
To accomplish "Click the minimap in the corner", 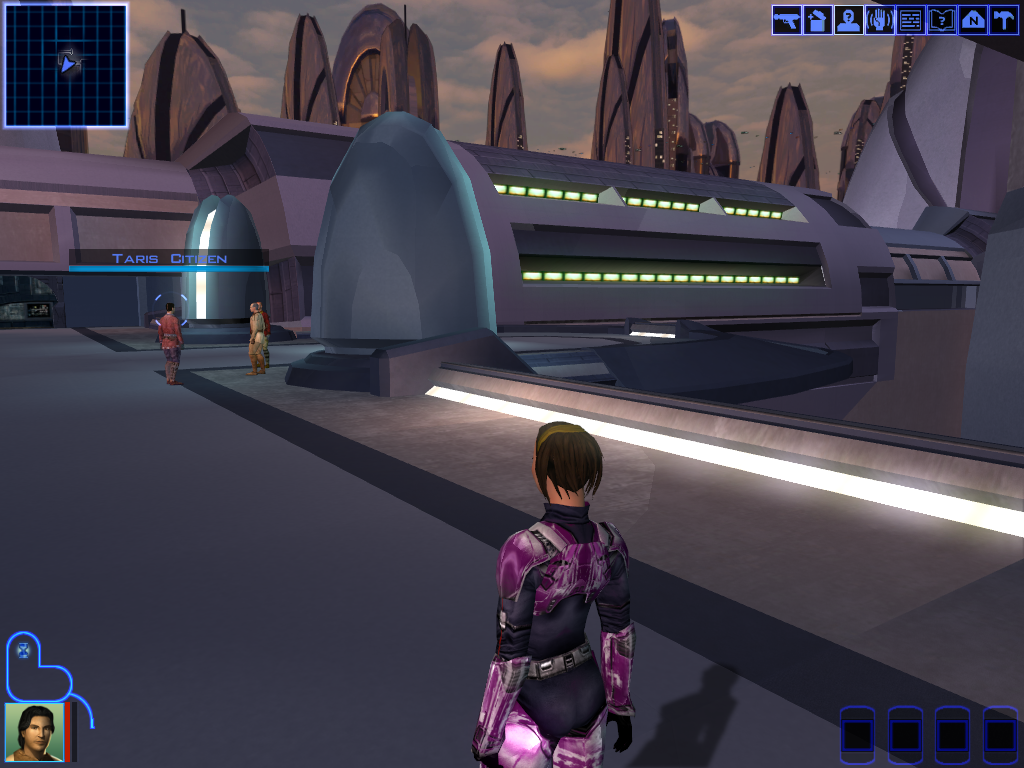I will [x=66, y=65].
